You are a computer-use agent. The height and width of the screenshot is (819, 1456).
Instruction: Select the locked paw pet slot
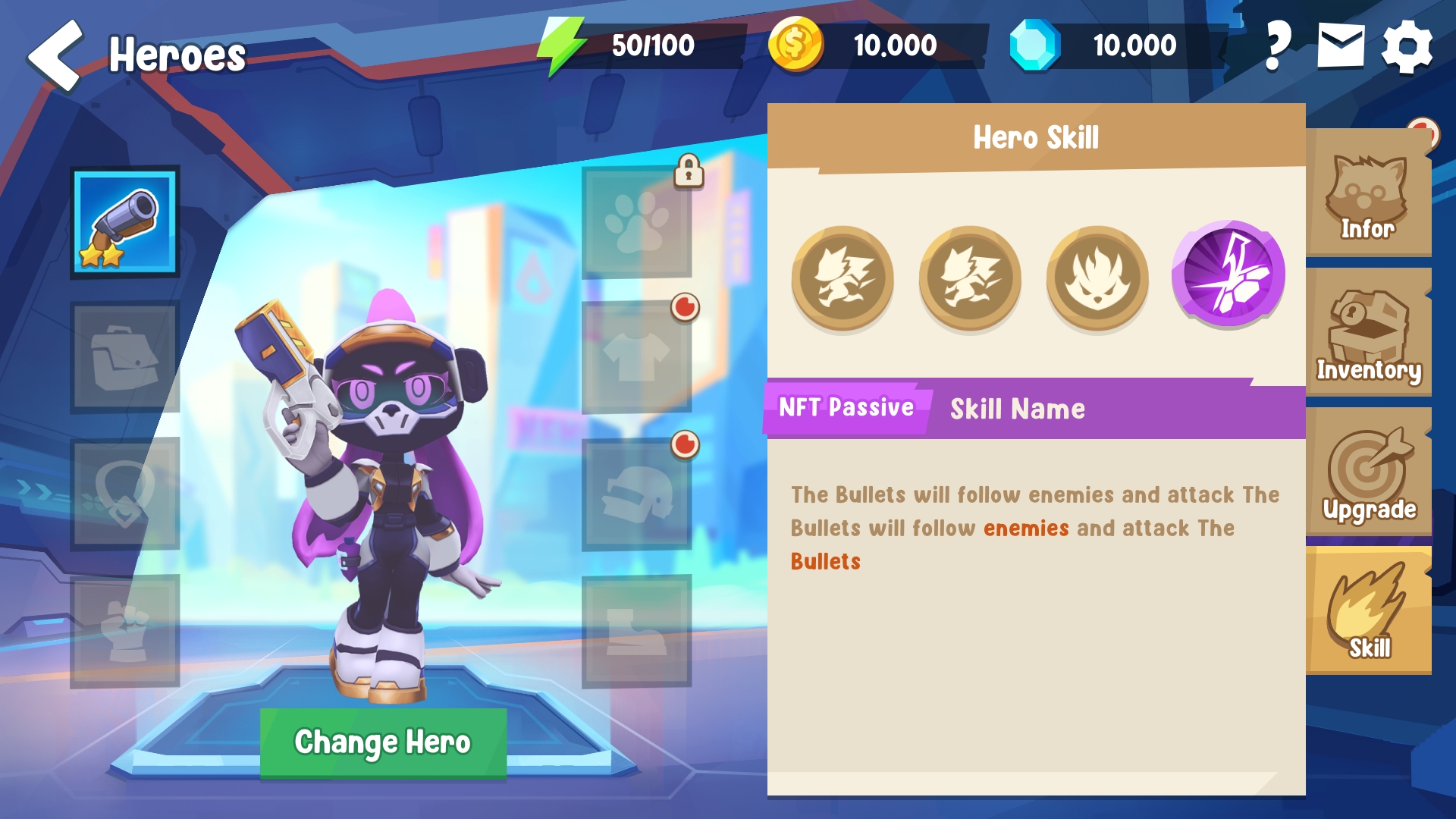coord(637,222)
